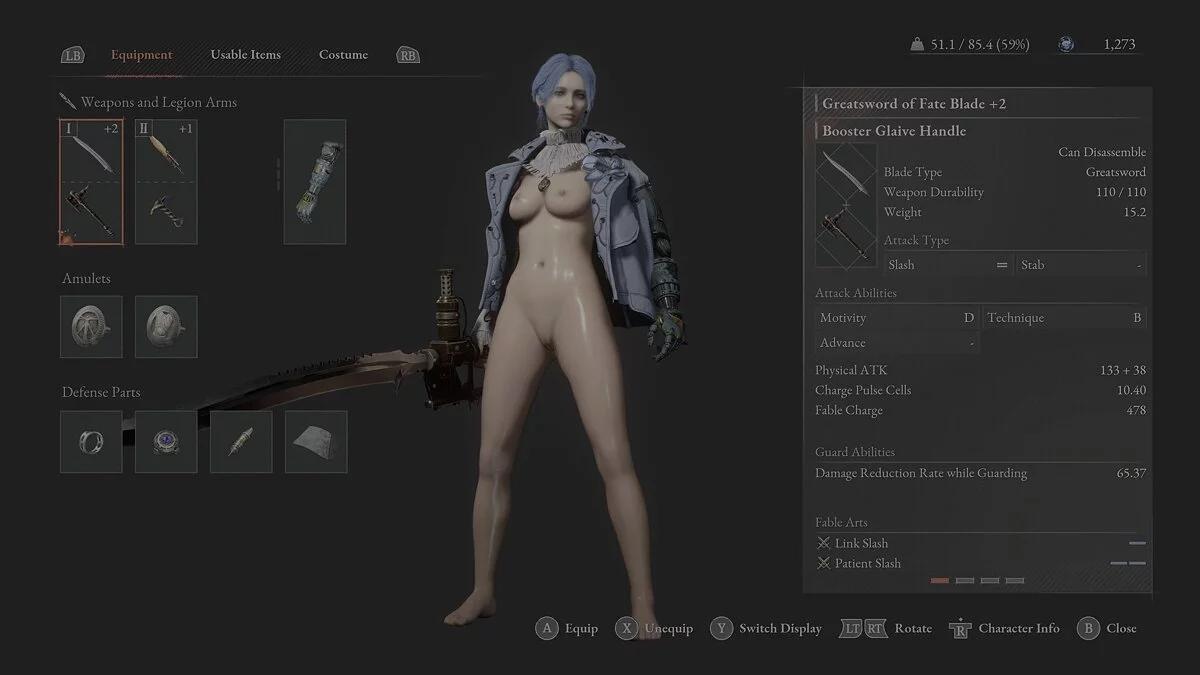This screenshot has width=1200, height=675.
Task: Choose the blue gem converter defense part
Action: click(166, 441)
